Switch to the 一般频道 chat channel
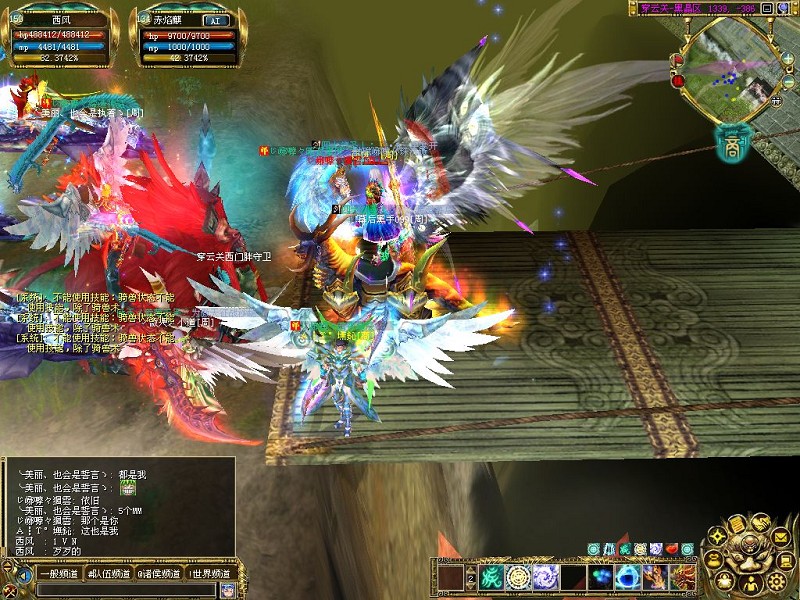 (x=58, y=574)
